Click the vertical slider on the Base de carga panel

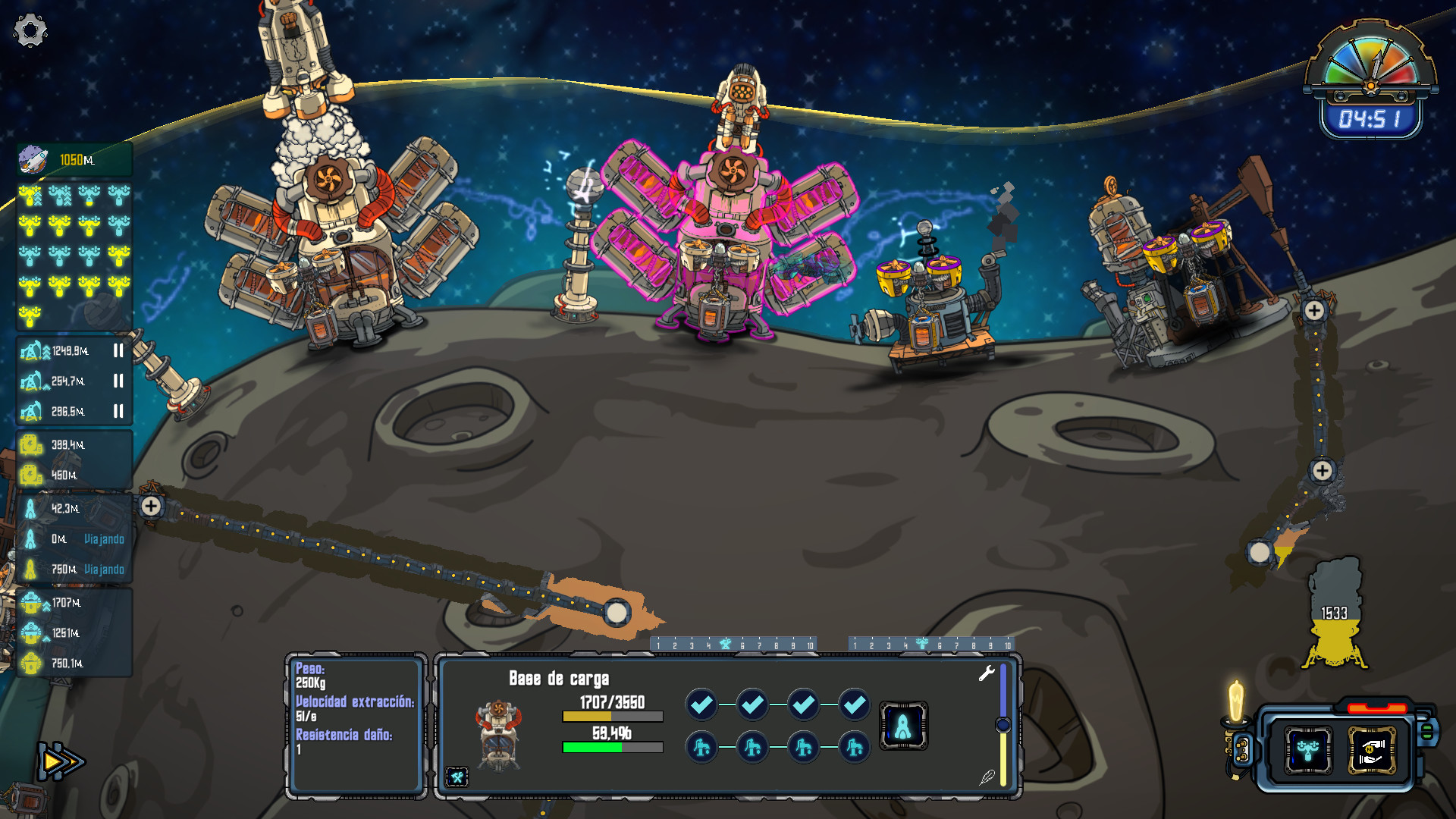(x=1003, y=726)
